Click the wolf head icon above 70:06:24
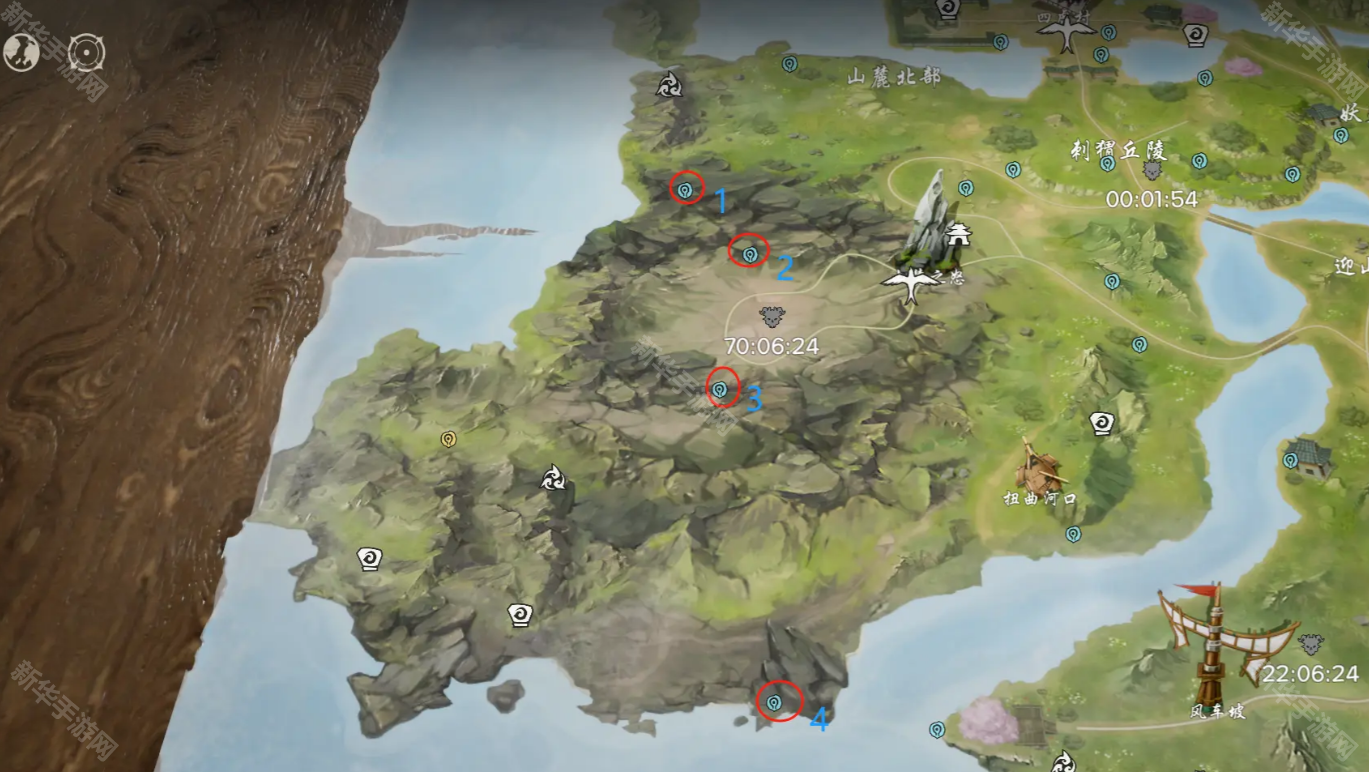This screenshot has width=1369, height=772. pos(771,317)
